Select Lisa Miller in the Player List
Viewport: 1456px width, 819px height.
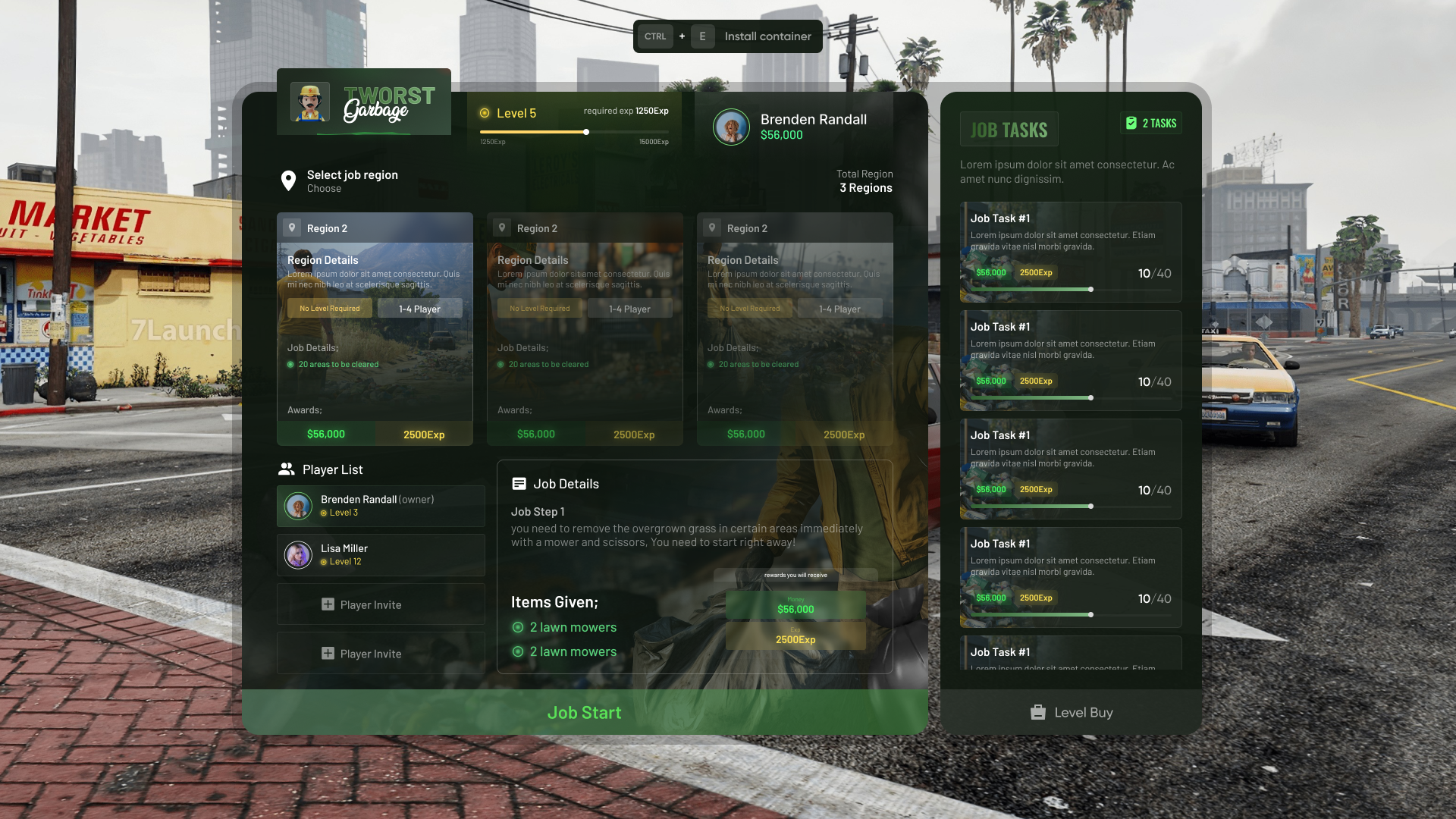click(x=380, y=554)
